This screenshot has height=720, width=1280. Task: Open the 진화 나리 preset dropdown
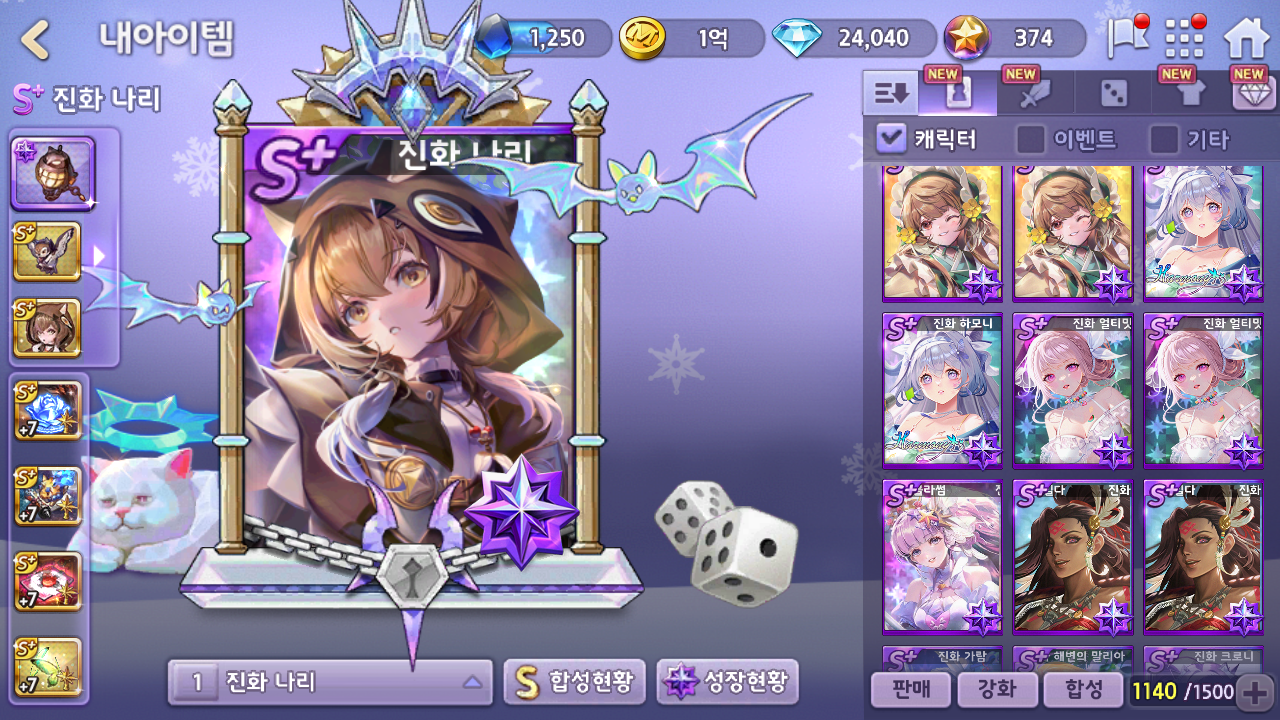click(330, 683)
